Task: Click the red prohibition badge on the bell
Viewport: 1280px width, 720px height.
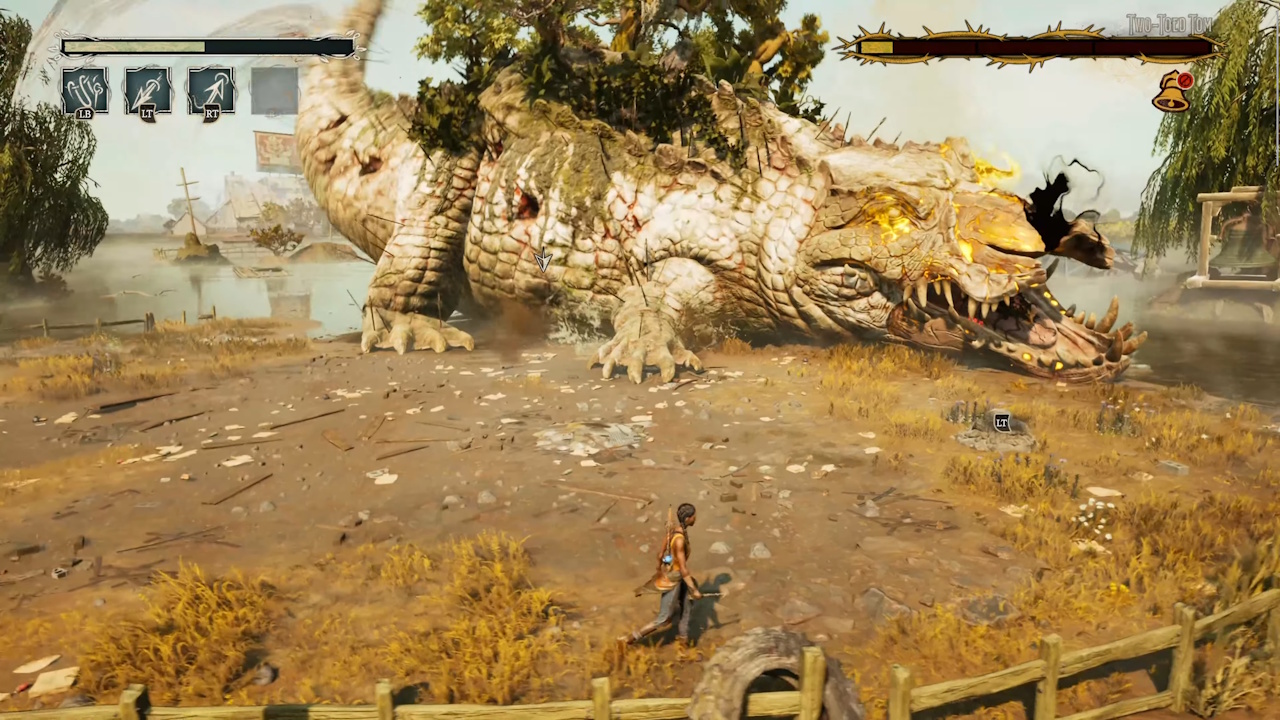Action: point(1184,80)
